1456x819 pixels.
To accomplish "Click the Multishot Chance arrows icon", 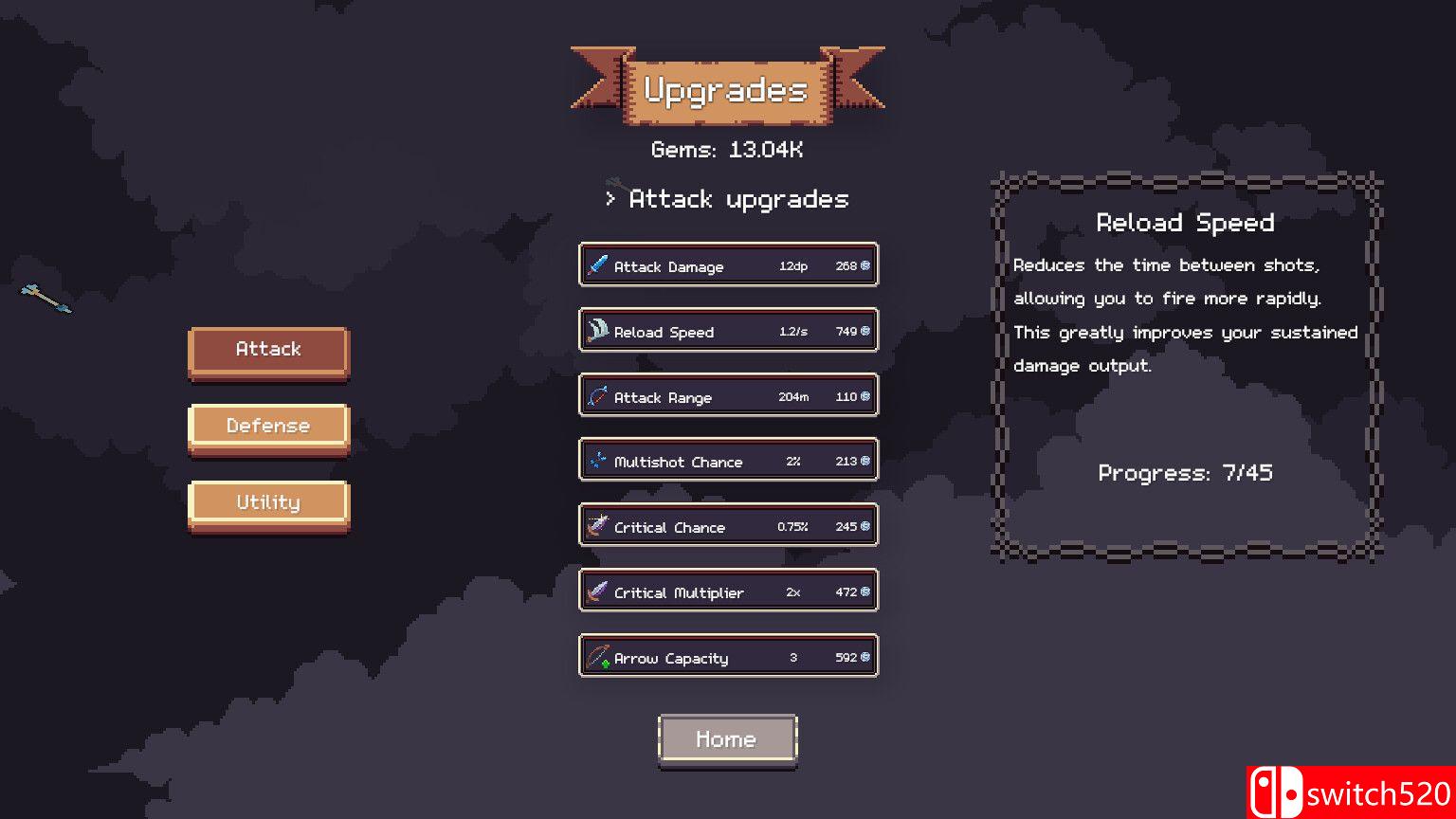I will click(598, 461).
